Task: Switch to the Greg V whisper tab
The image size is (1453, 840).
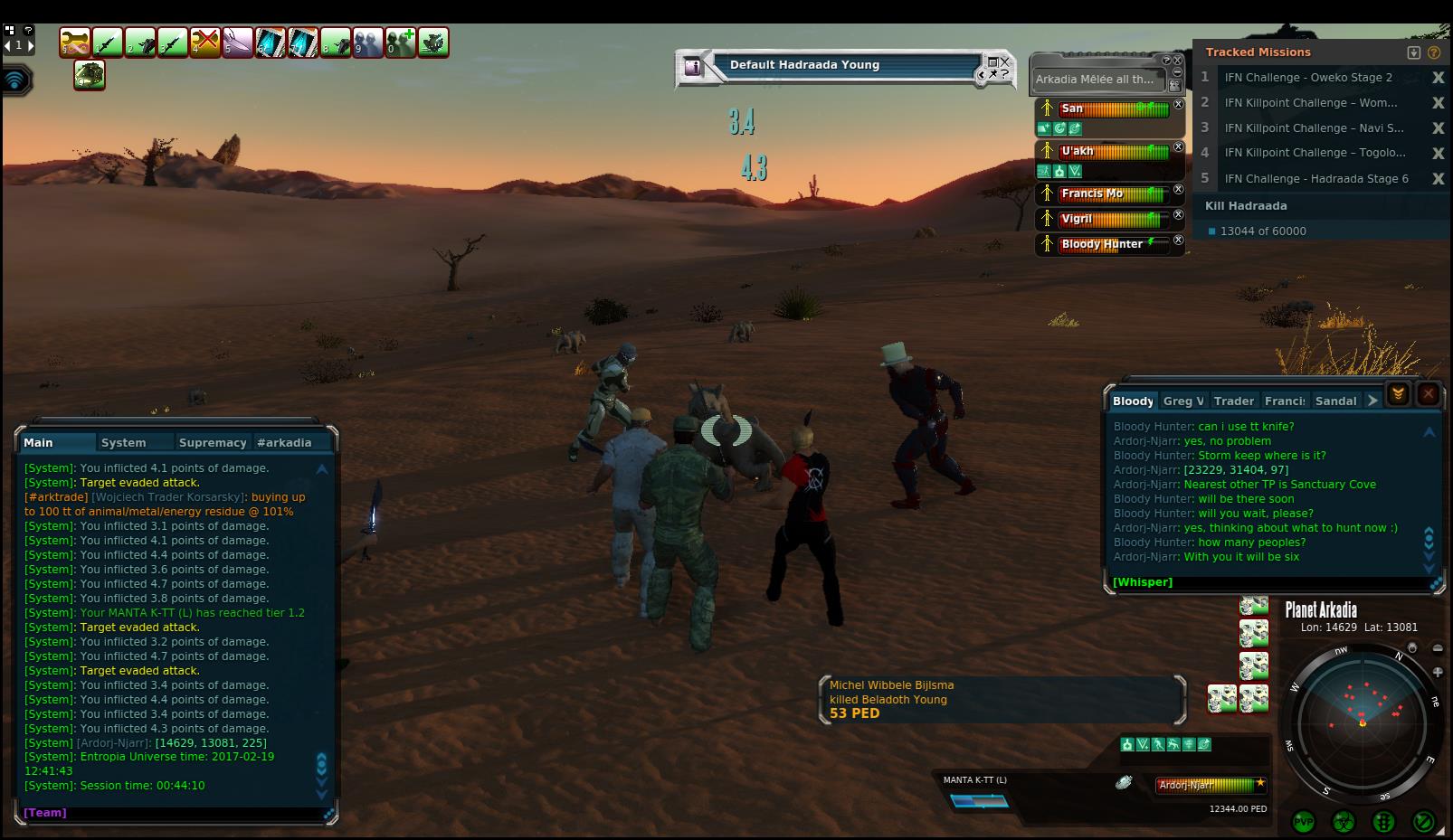Action: [x=1183, y=401]
